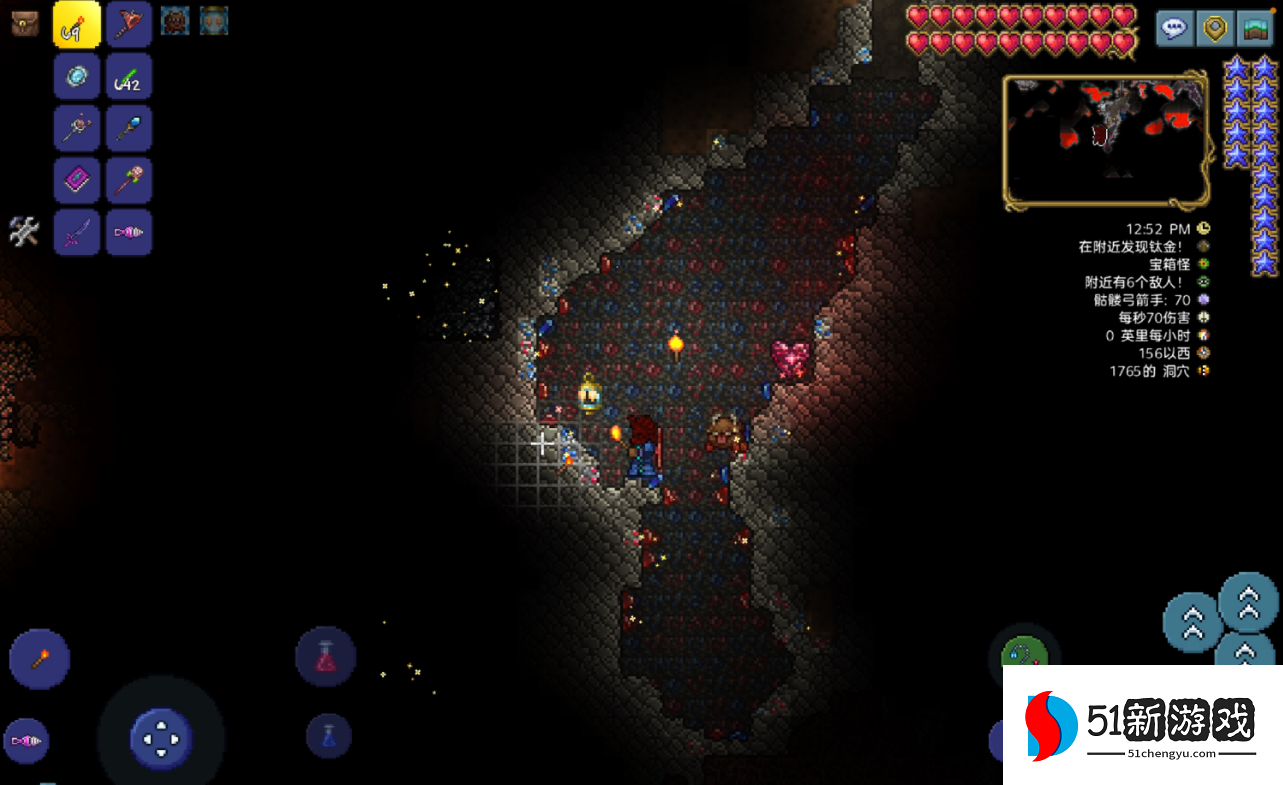The height and width of the screenshot is (785, 1283).
Task: Select the green glowstick stack slot
Action: (129, 77)
